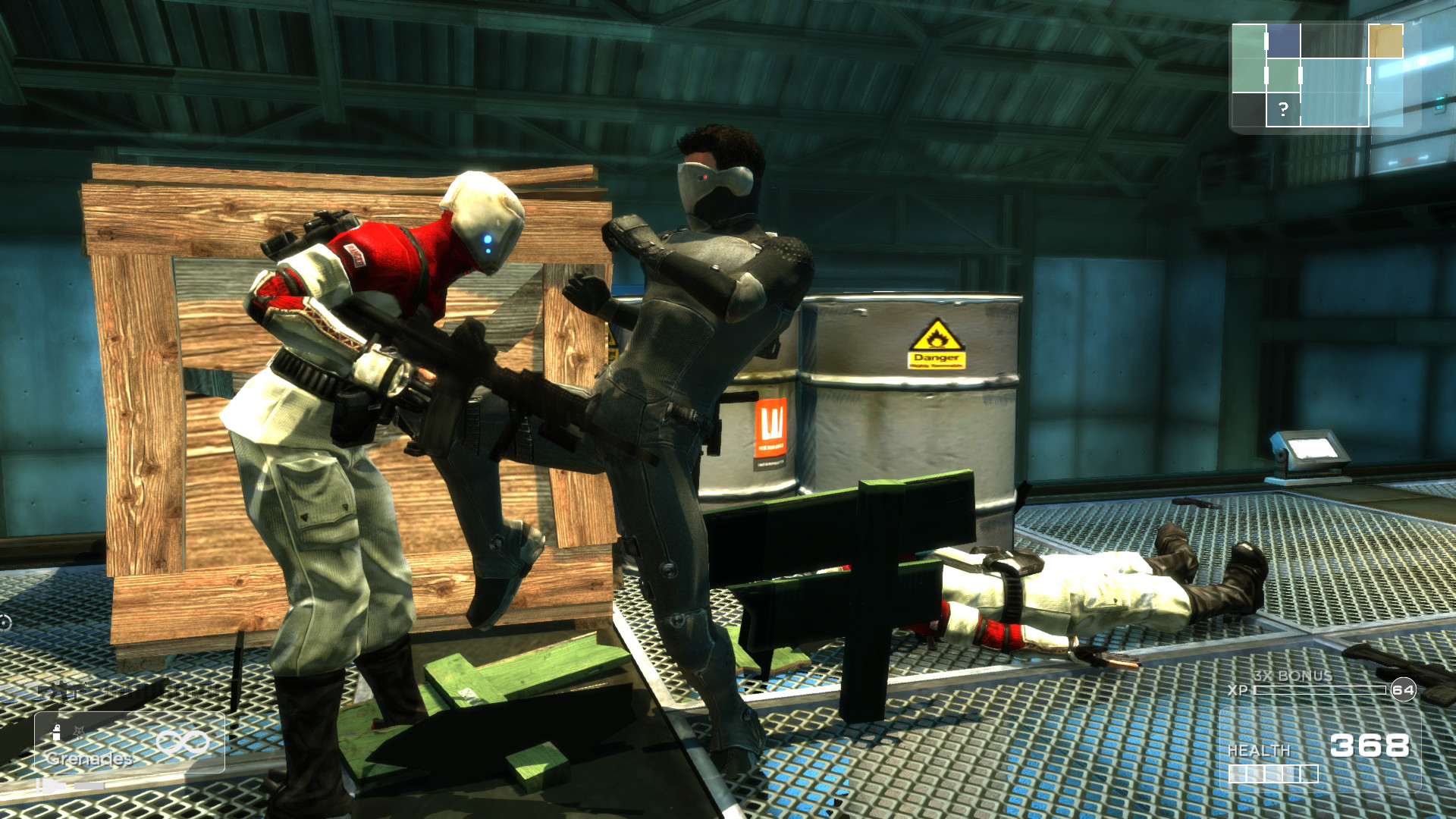Click the infinity ammo icon in Grenades panel
Viewport: 1456px width, 819px height.
(x=184, y=742)
